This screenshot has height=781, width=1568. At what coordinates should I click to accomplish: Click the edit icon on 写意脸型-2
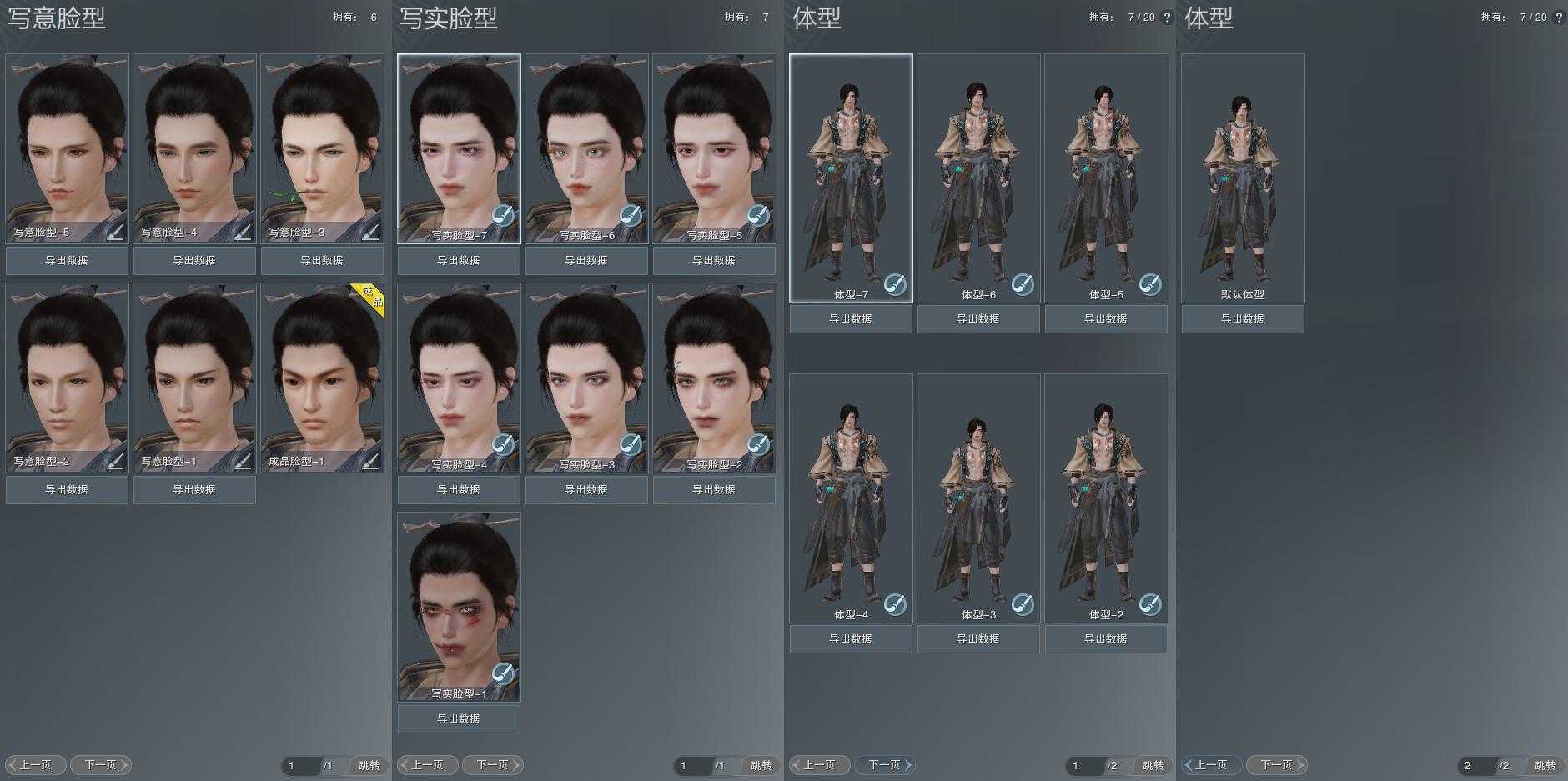point(115,460)
